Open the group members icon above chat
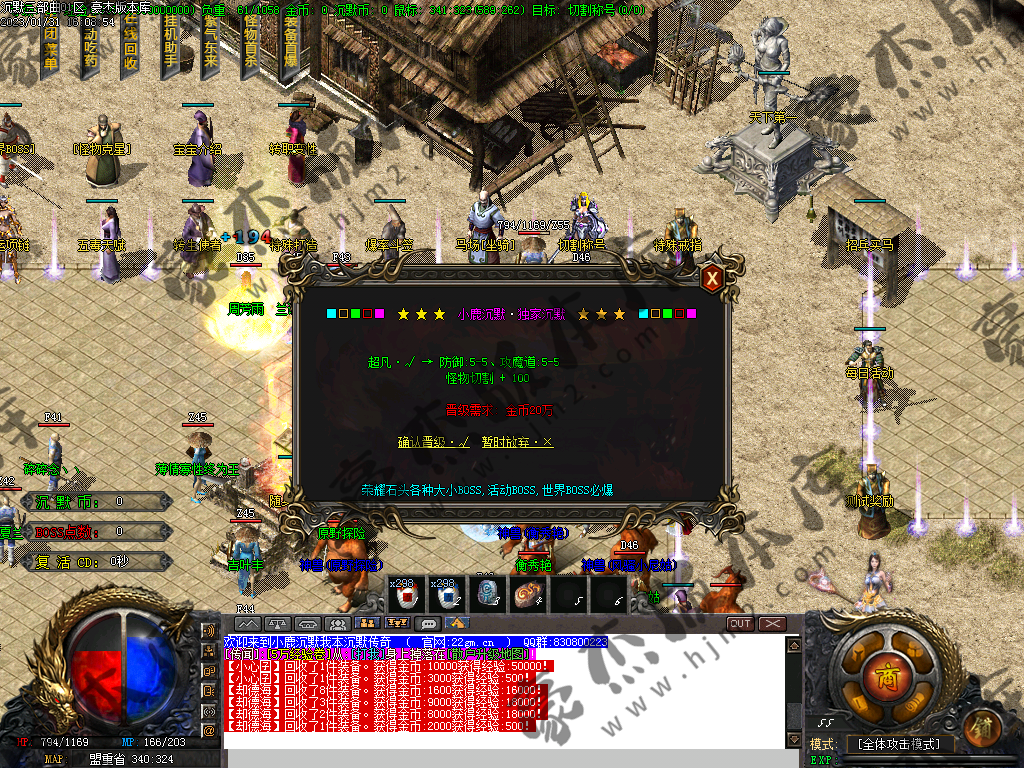This screenshot has width=1024, height=768. point(338,624)
